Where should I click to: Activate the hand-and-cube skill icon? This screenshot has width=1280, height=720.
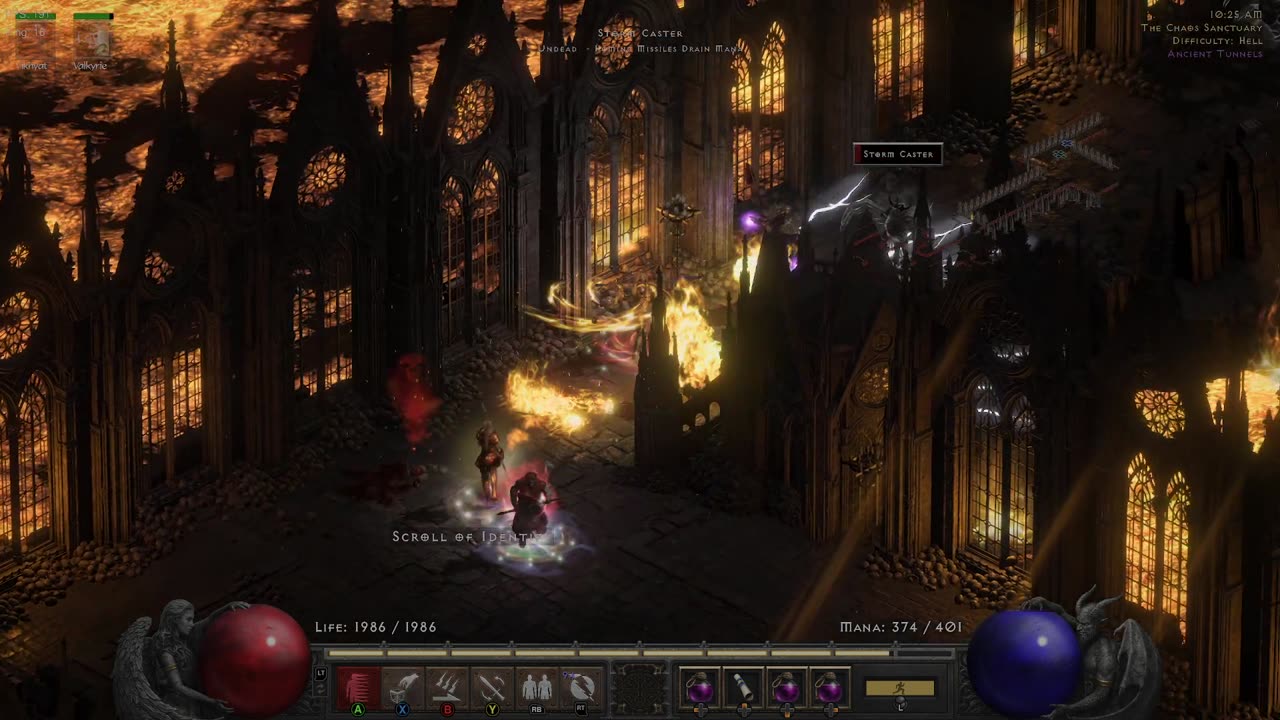click(402, 687)
